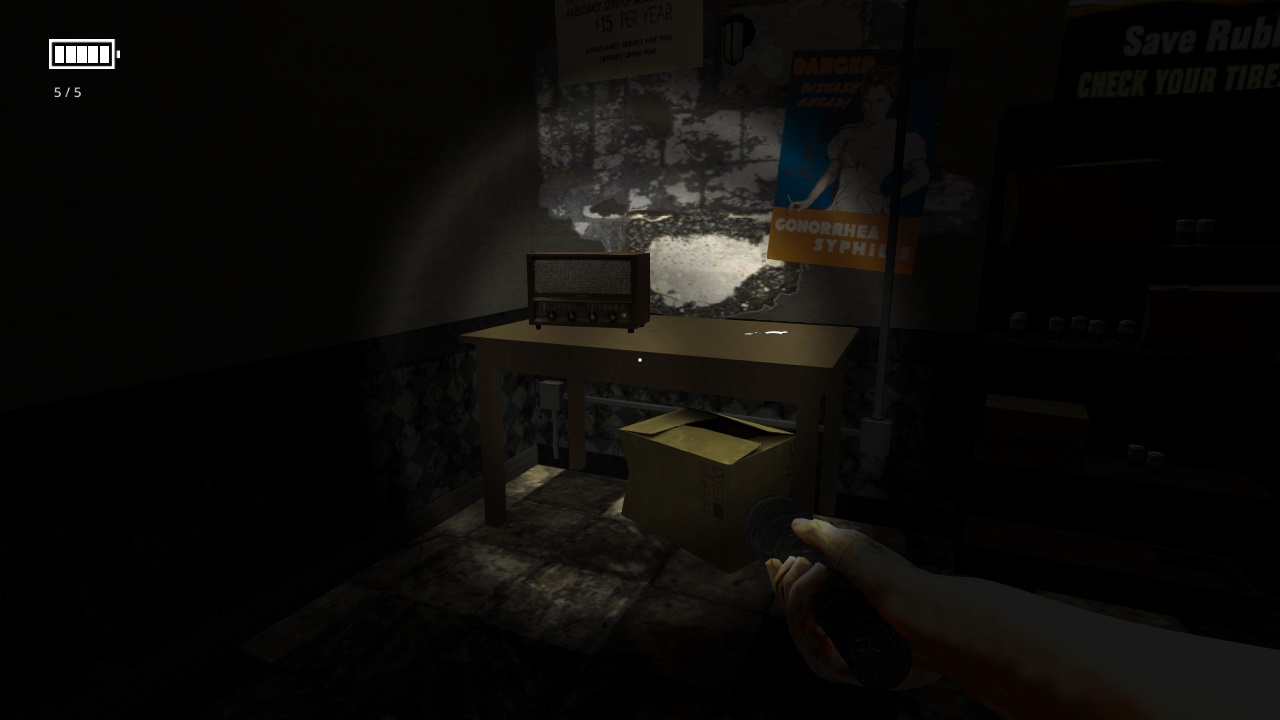Click the battery charge indicator icon
The height and width of the screenshot is (720, 1280).
pos(82,54)
